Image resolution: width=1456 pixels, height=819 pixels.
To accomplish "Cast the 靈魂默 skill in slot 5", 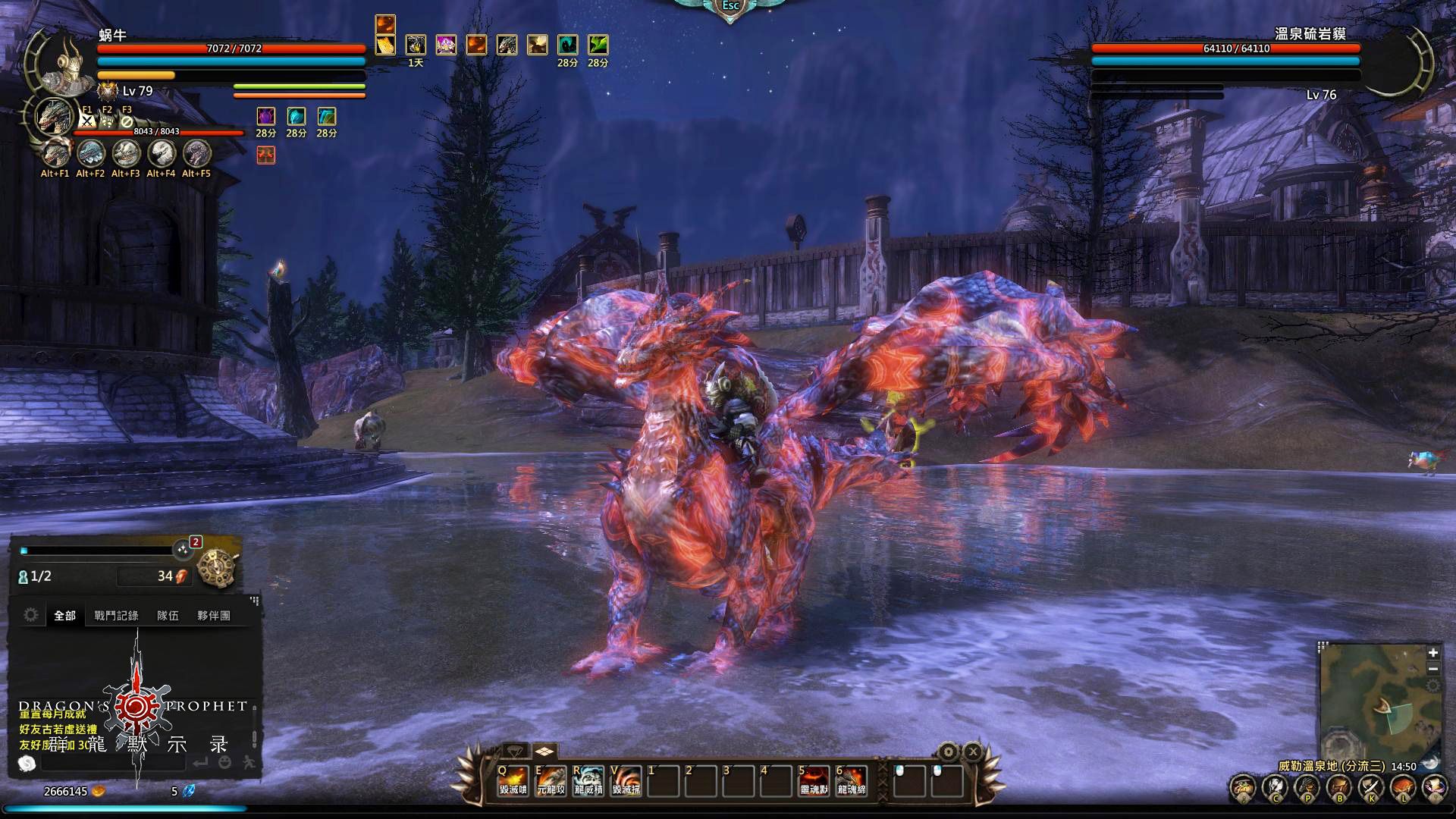I will point(814,780).
